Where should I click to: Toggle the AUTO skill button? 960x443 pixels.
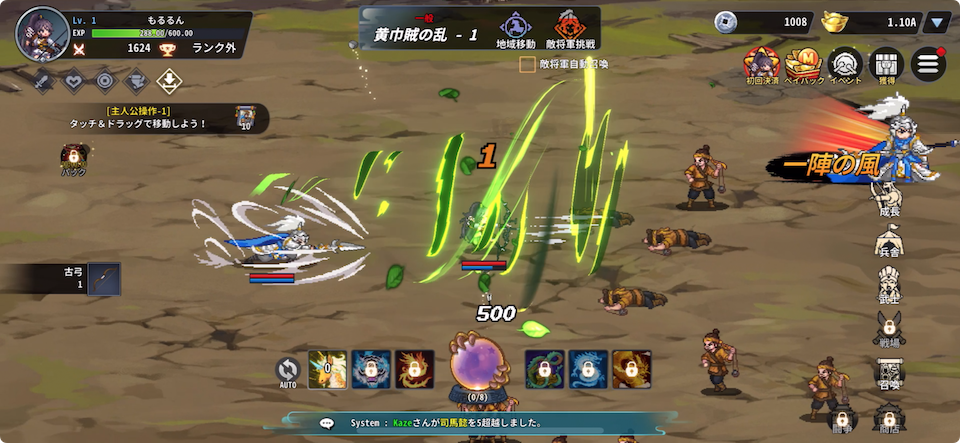(288, 371)
